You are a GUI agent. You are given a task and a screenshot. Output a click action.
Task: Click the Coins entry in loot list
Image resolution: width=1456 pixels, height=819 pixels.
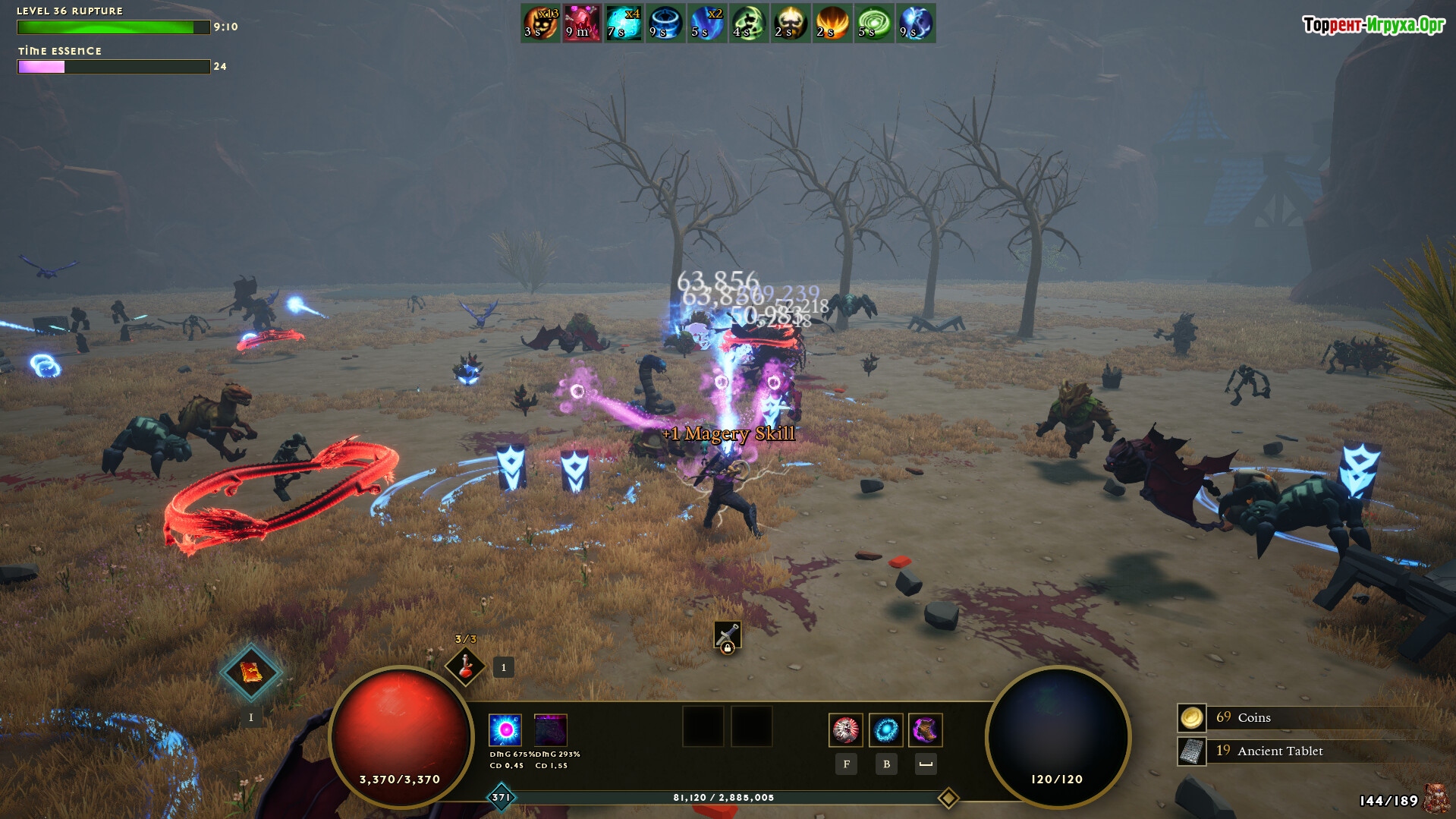(x=1253, y=717)
